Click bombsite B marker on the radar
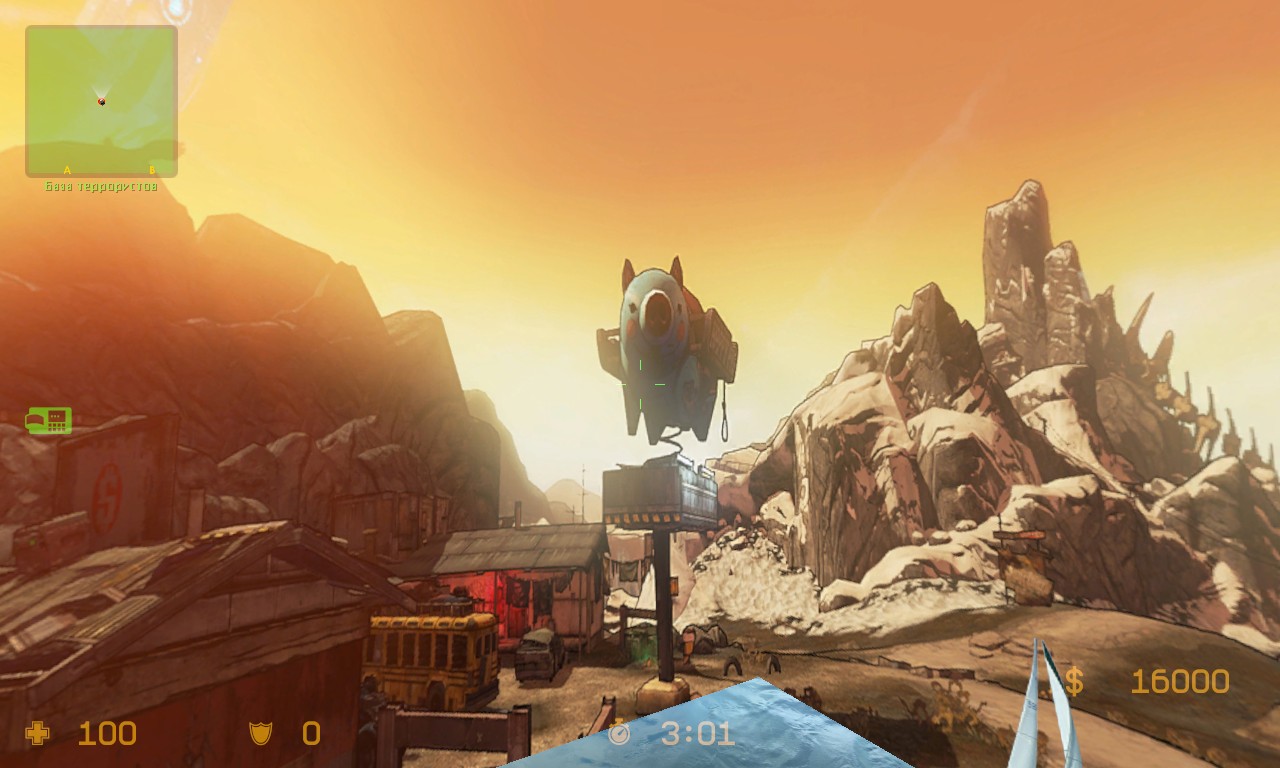Image resolution: width=1280 pixels, height=768 pixels. [x=152, y=170]
